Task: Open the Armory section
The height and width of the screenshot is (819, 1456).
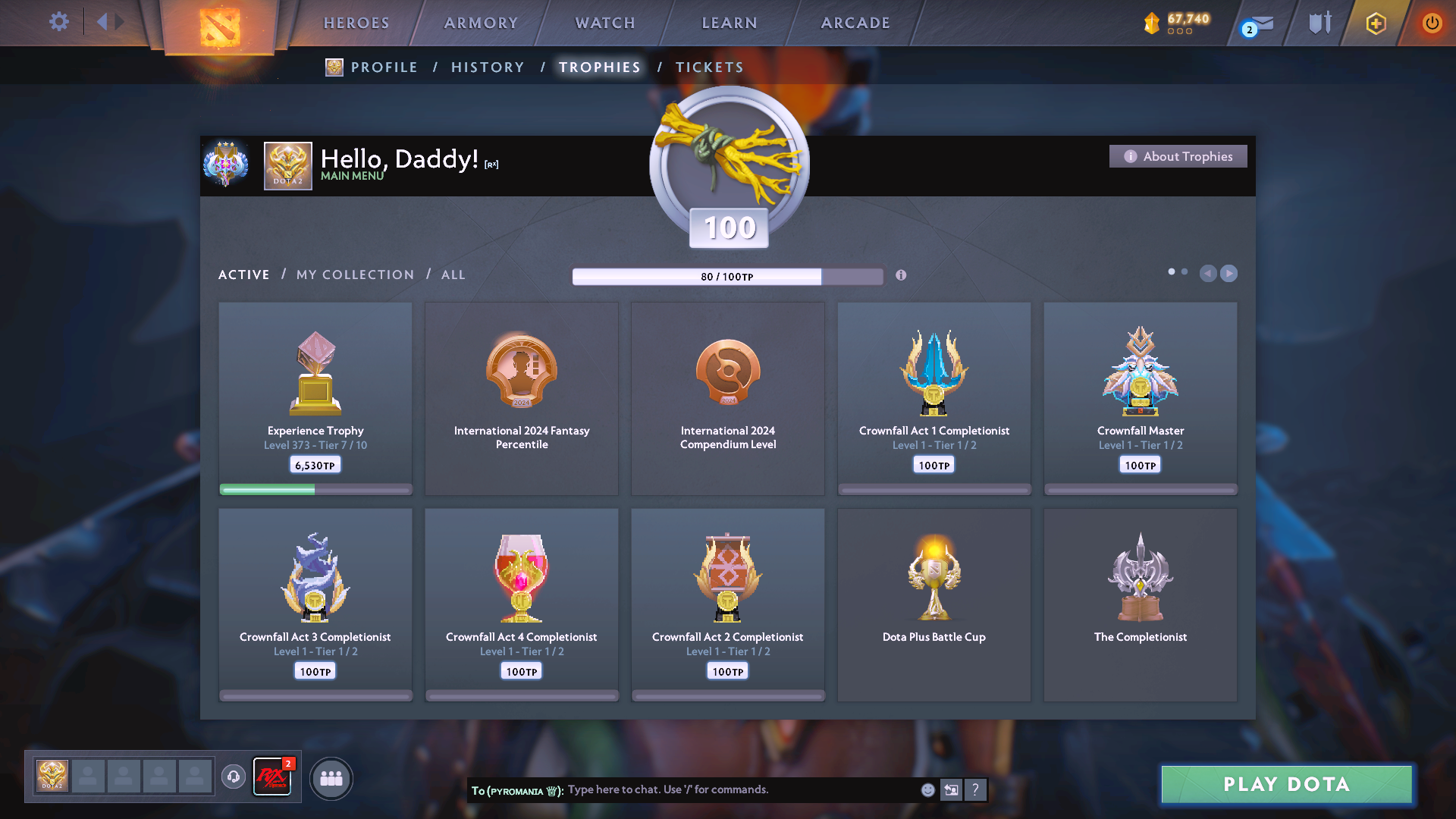Action: click(481, 23)
